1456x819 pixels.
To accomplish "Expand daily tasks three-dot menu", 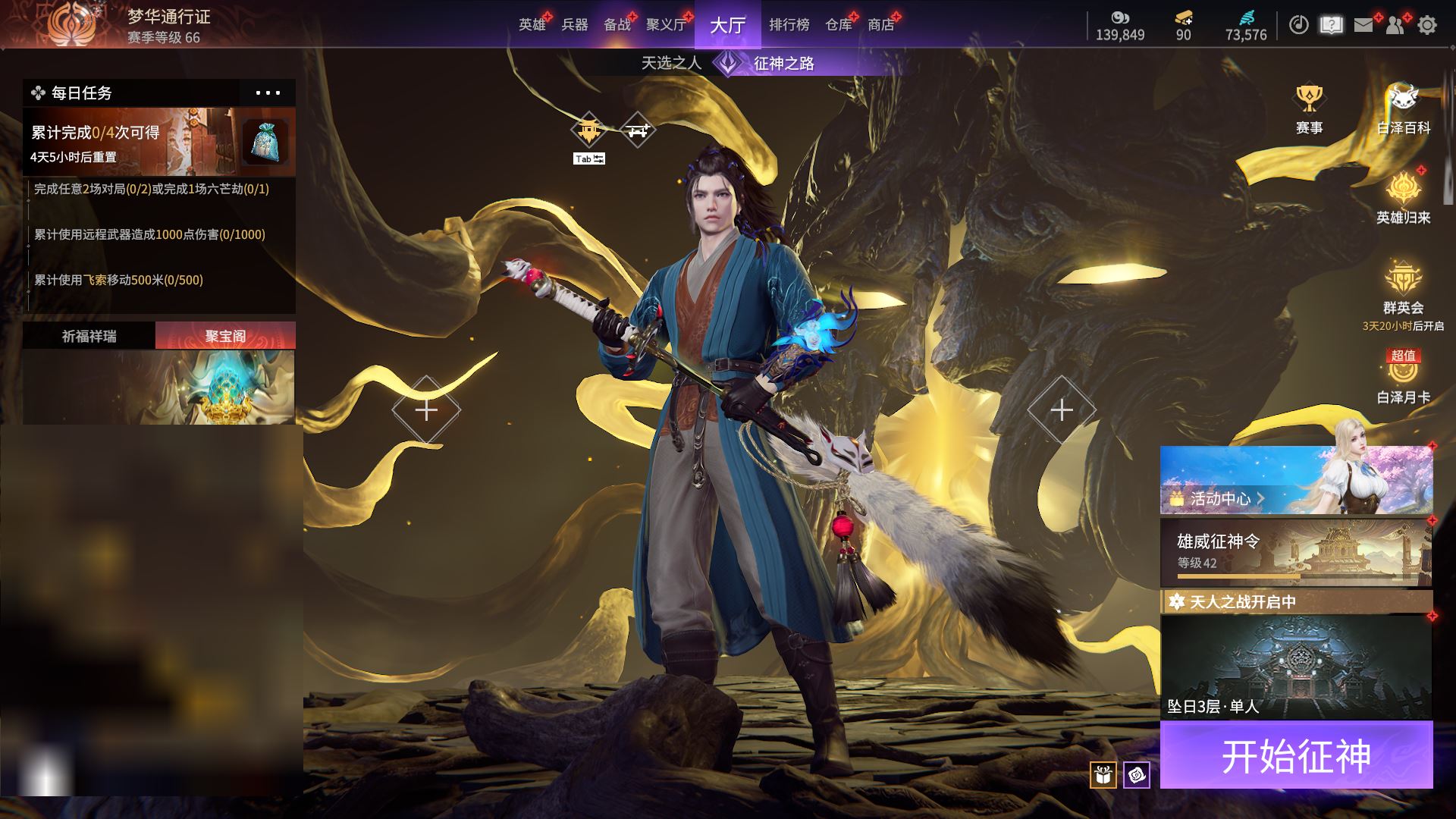I will click(268, 93).
